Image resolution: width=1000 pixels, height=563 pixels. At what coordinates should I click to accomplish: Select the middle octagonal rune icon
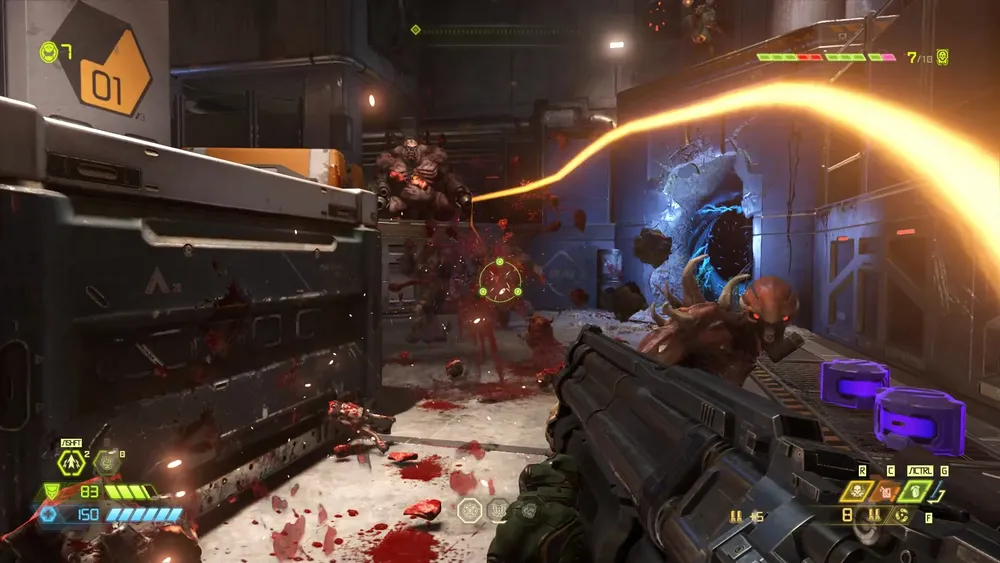[x=498, y=510]
